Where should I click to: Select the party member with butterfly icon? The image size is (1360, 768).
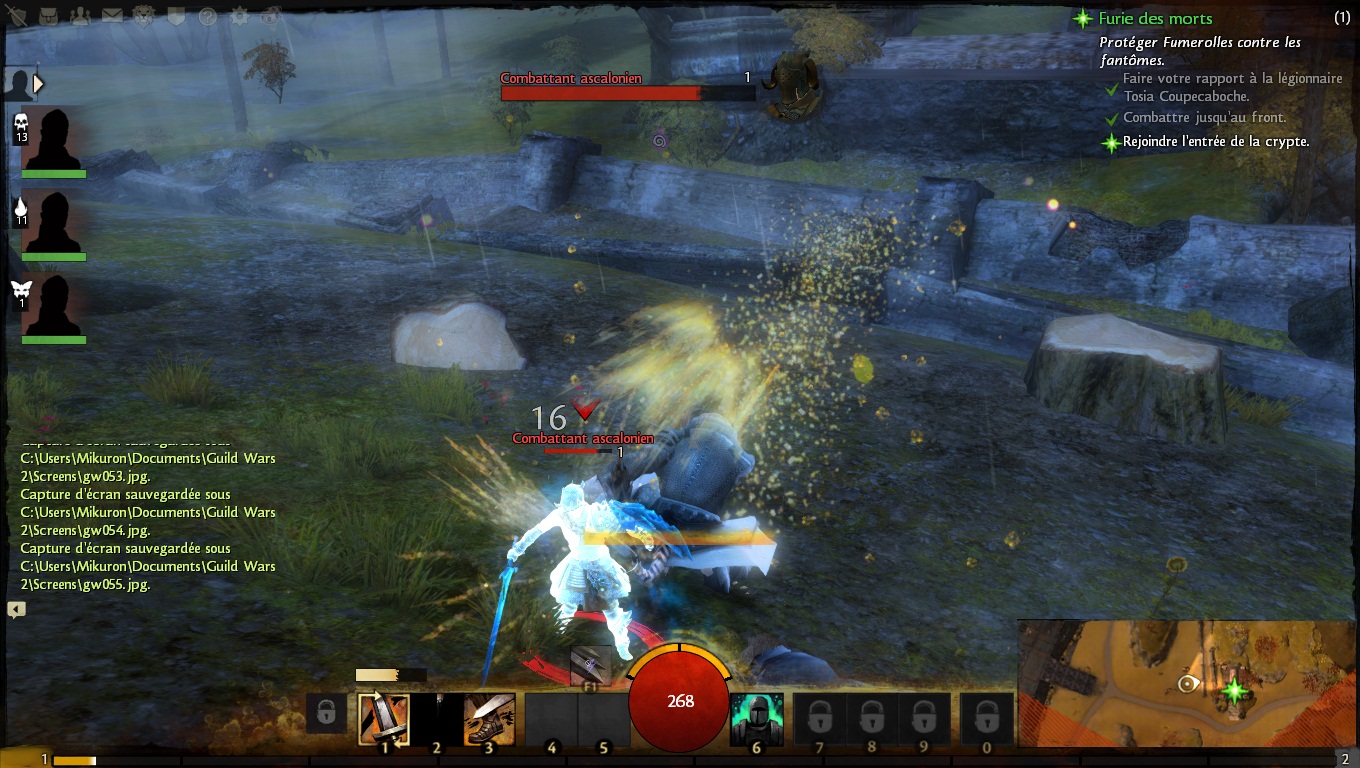pos(53,306)
